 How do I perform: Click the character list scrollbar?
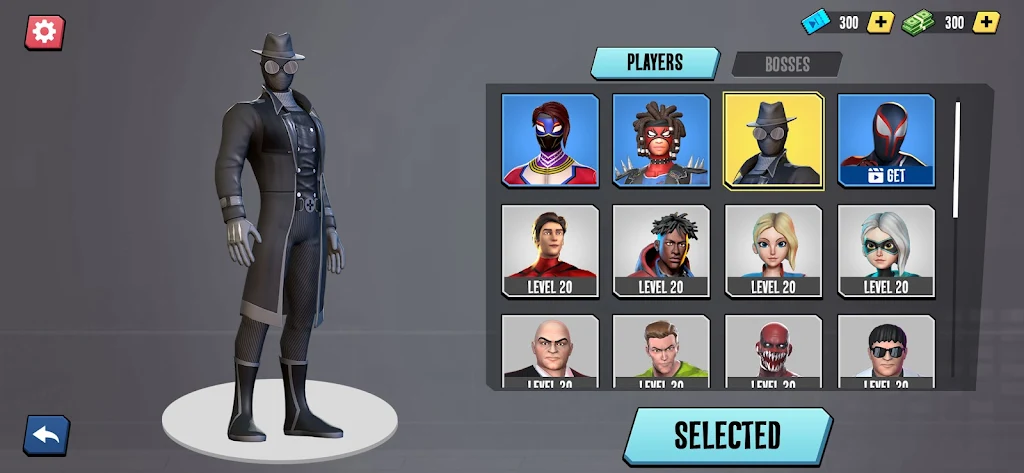(957, 160)
